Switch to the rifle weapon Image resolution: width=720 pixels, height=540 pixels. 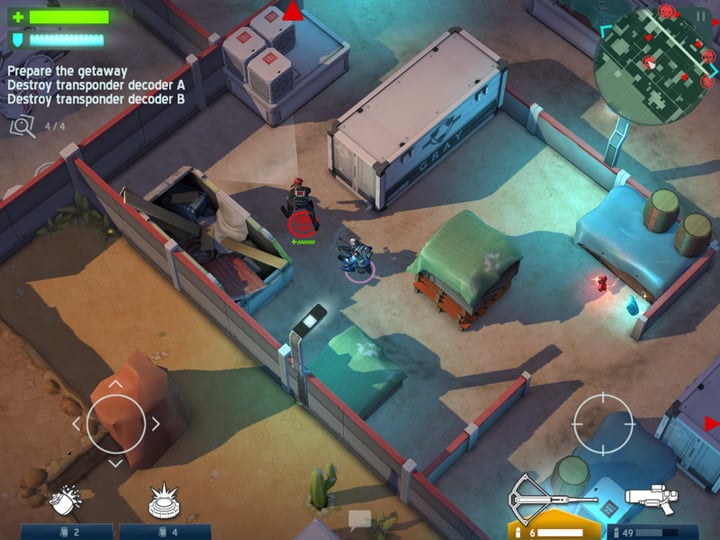pyautogui.click(x=651, y=497)
